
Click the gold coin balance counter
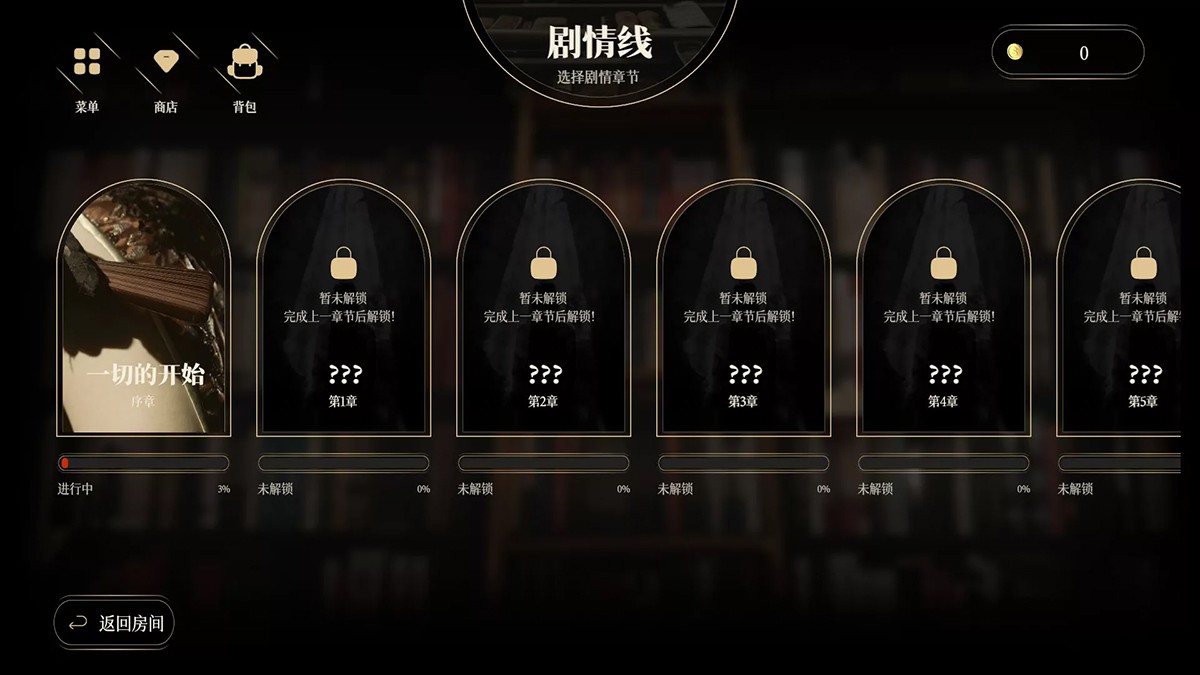coord(1067,53)
